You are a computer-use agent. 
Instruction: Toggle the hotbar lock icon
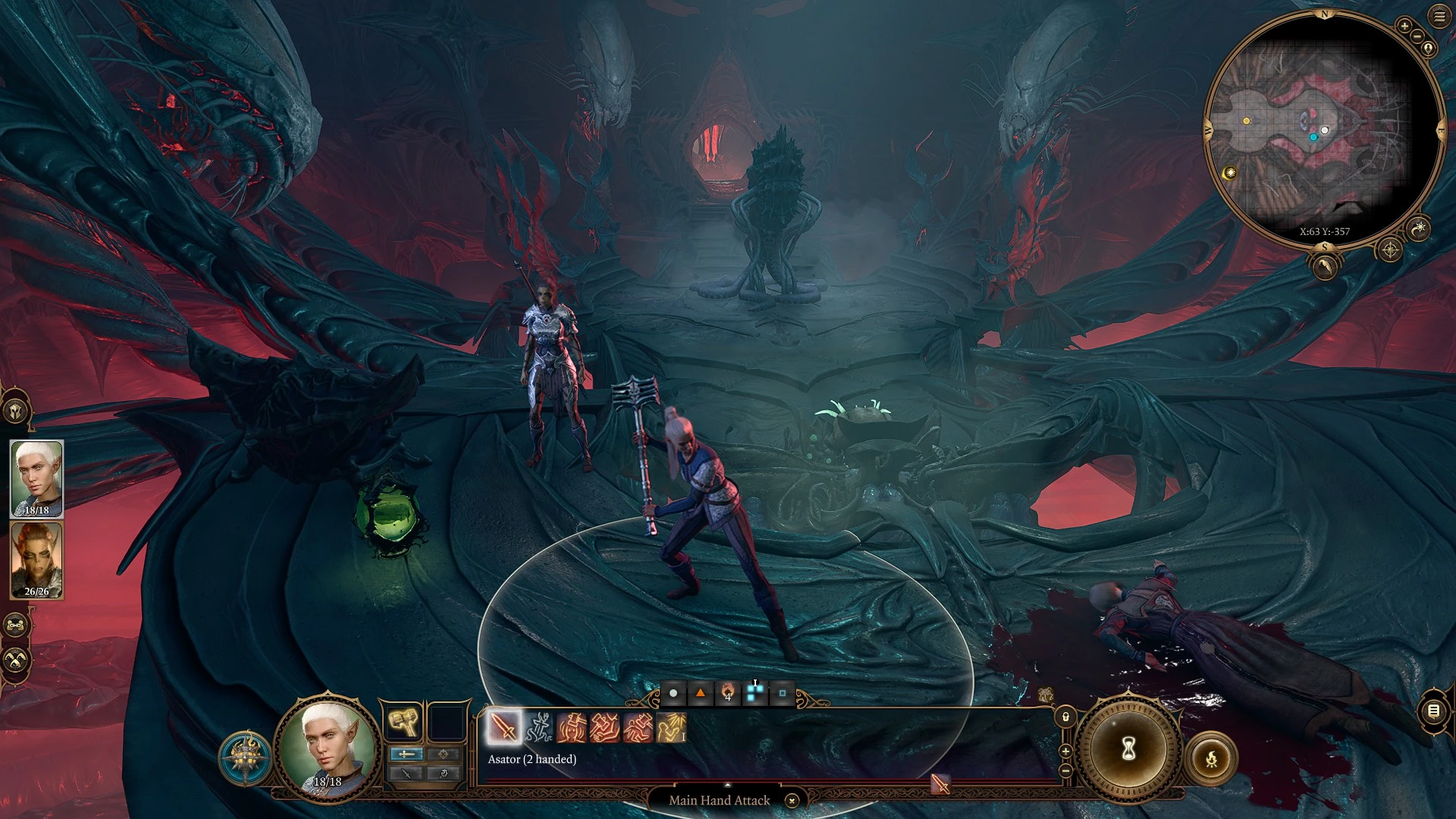[1065, 717]
